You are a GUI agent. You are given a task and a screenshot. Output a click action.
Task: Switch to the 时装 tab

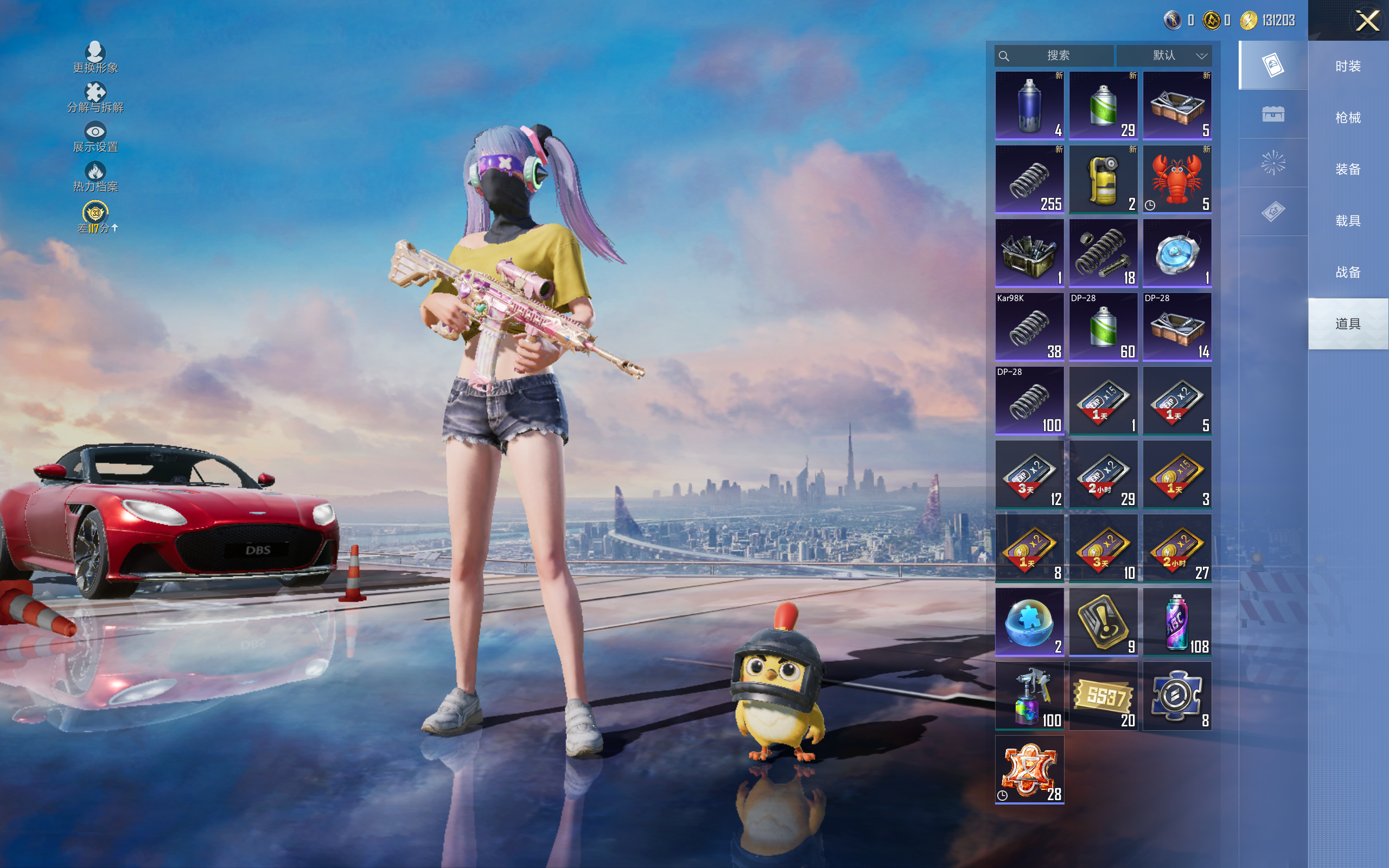[x=1348, y=67]
